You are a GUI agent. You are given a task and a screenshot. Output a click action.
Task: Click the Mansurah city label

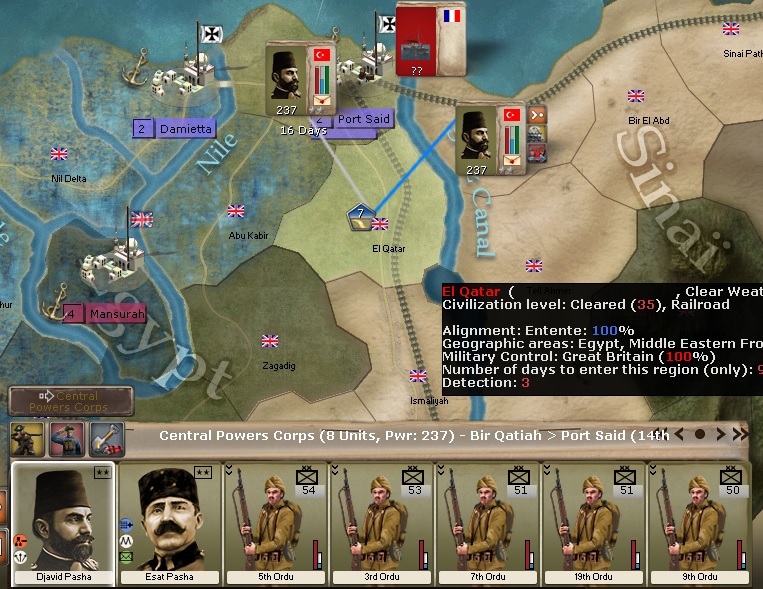click(x=116, y=313)
